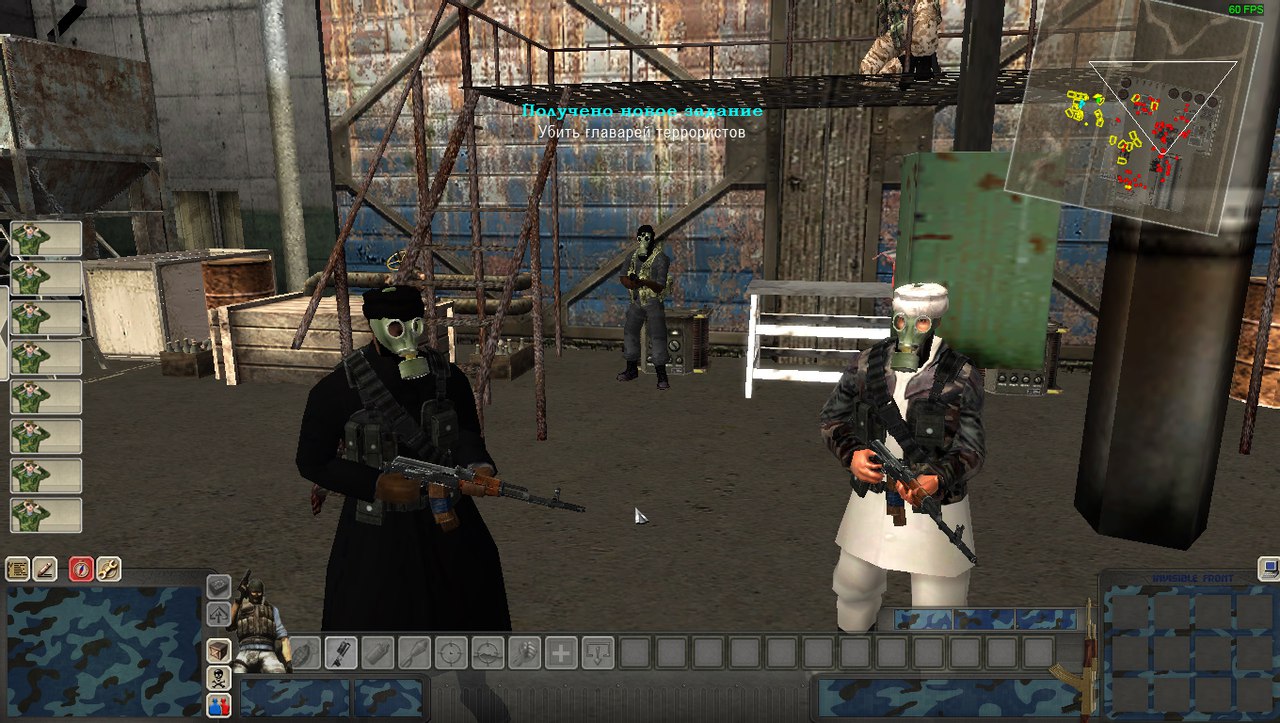Screen dimensions: 1280x723
Task: Click the skull and crossbones button
Action: tap(219, 678)
